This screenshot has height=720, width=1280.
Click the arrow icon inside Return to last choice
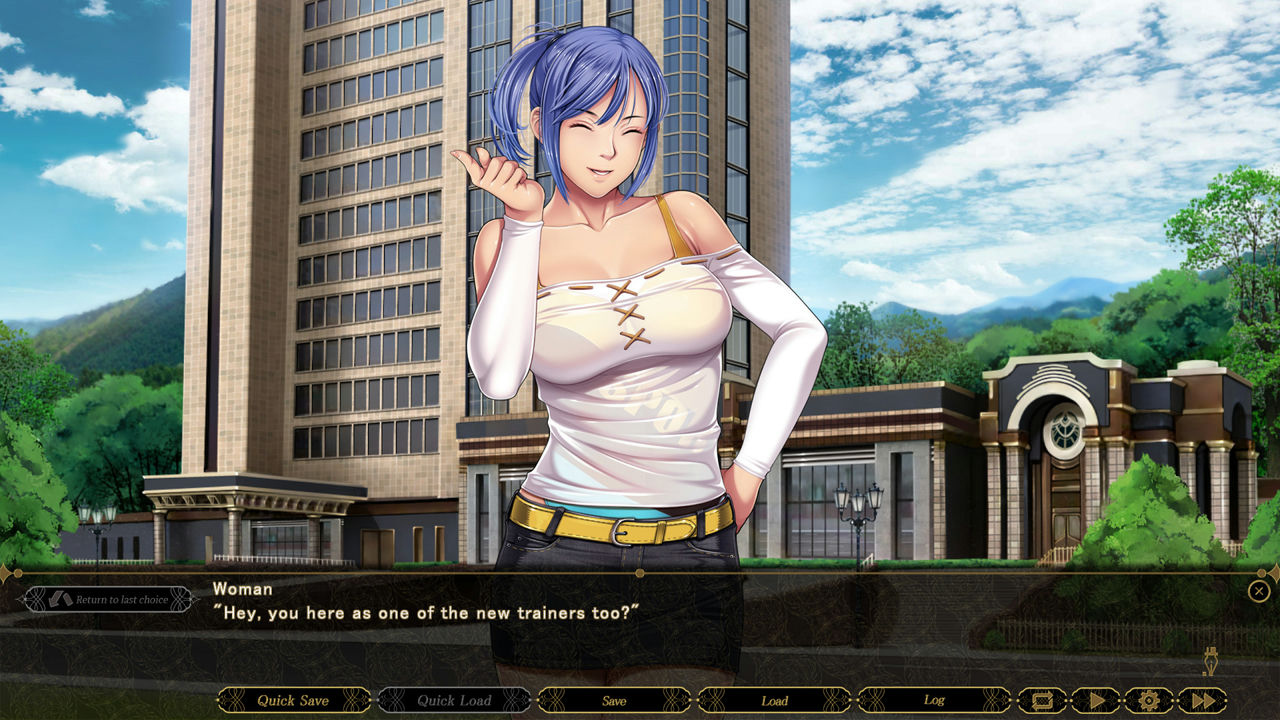tap(58, 599)
